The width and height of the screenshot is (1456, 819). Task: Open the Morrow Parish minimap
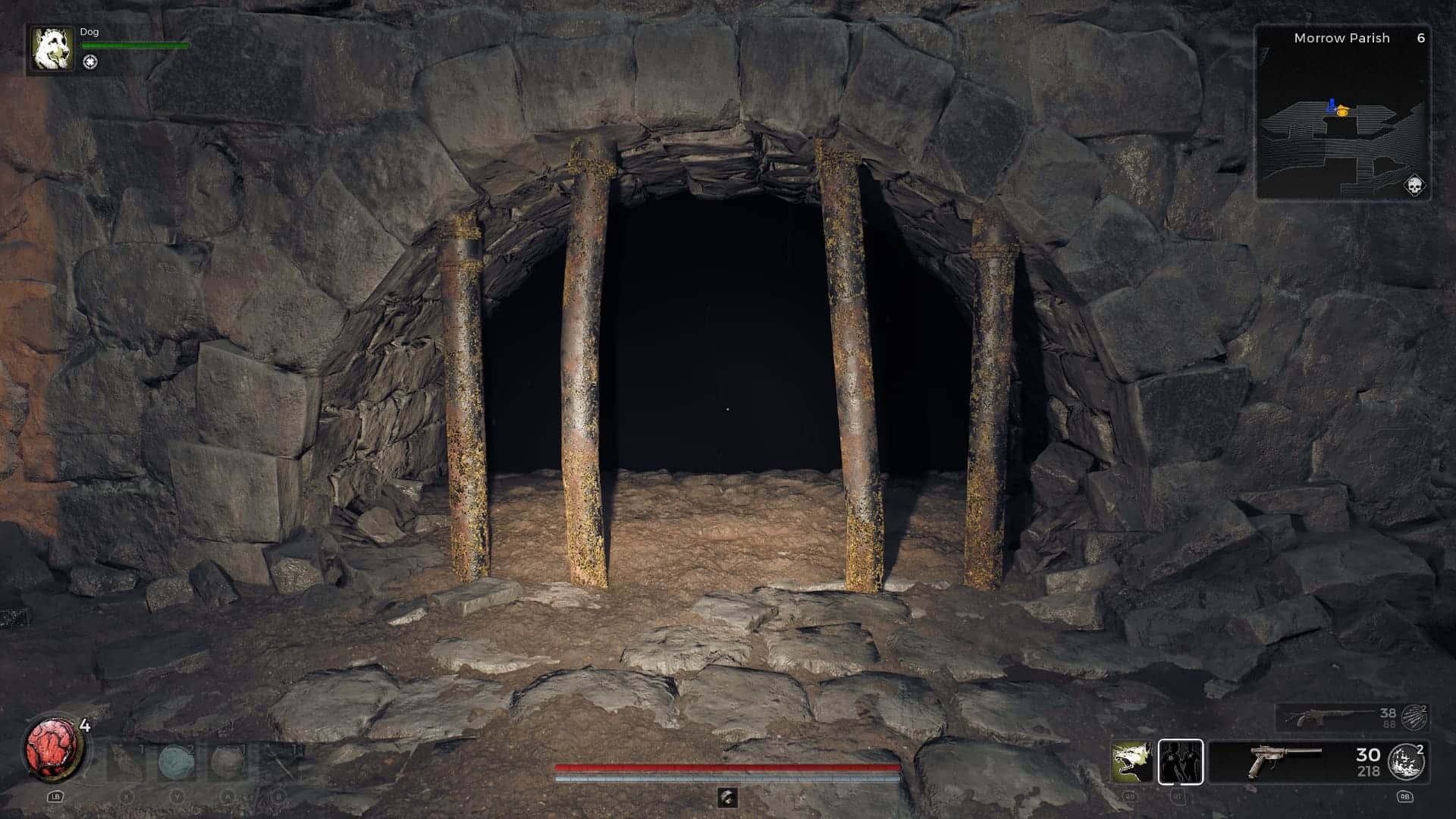[1342, 121]
